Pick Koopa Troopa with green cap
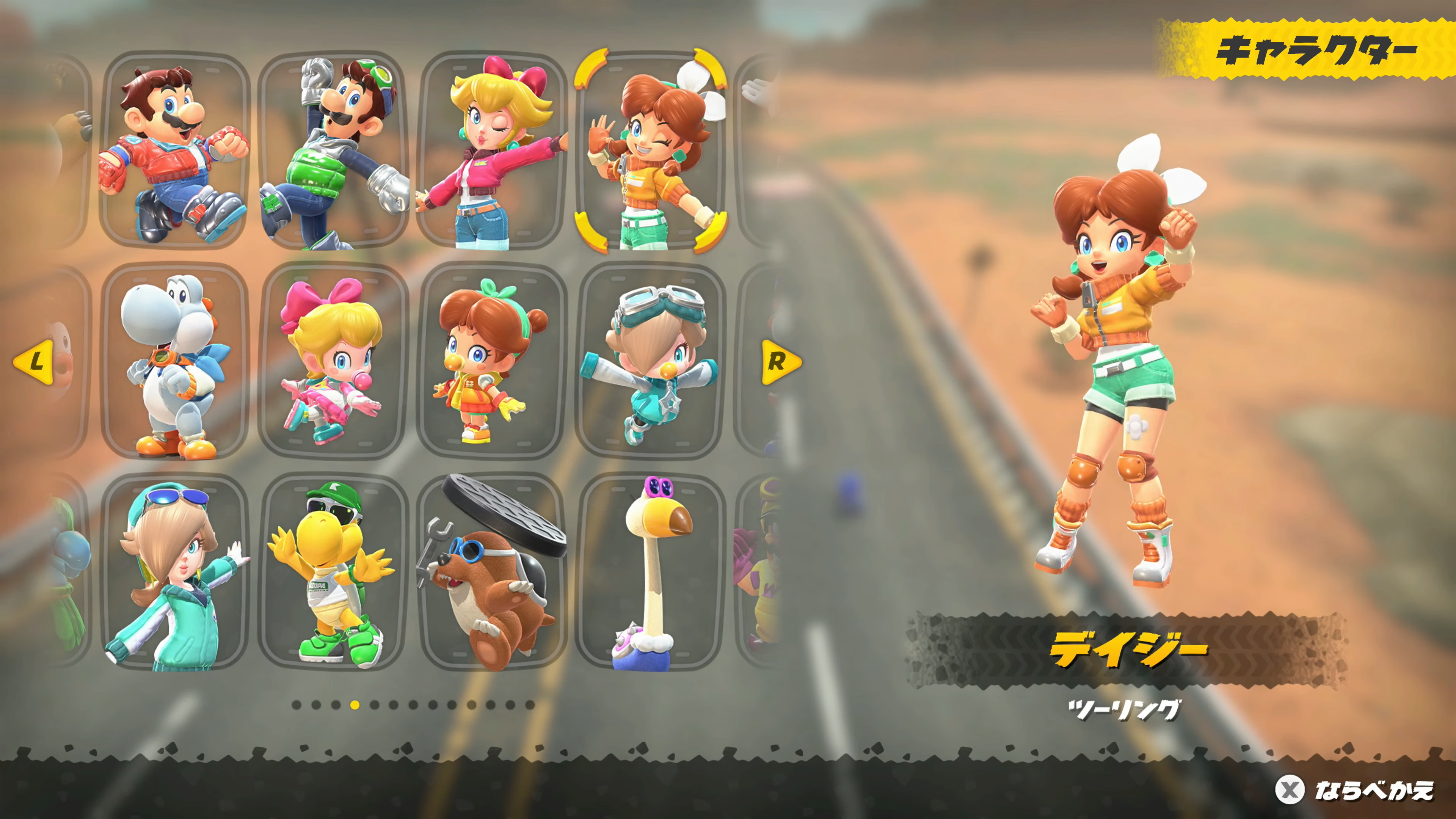The height and width of the screenshot is (819, 1456). (x=334, y=572)
